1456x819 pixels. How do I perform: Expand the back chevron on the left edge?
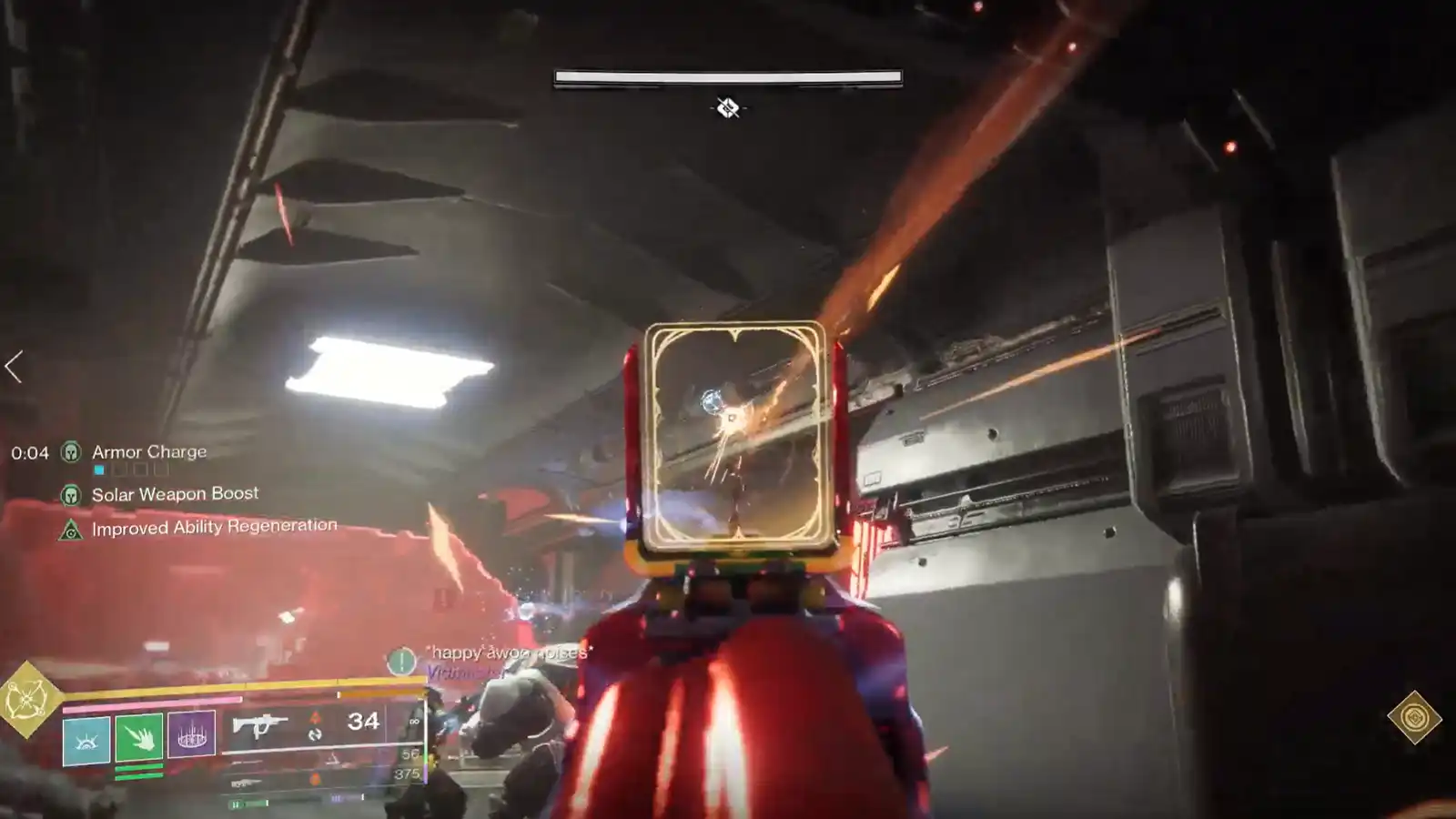tap(11, 364)
